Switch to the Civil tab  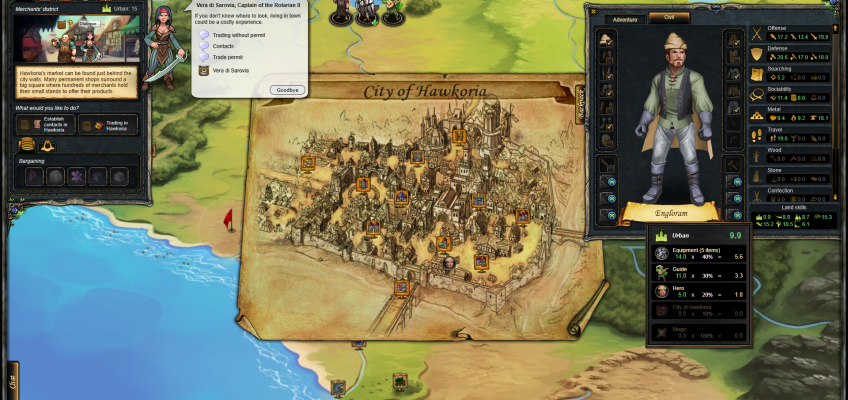coord(669,18)
